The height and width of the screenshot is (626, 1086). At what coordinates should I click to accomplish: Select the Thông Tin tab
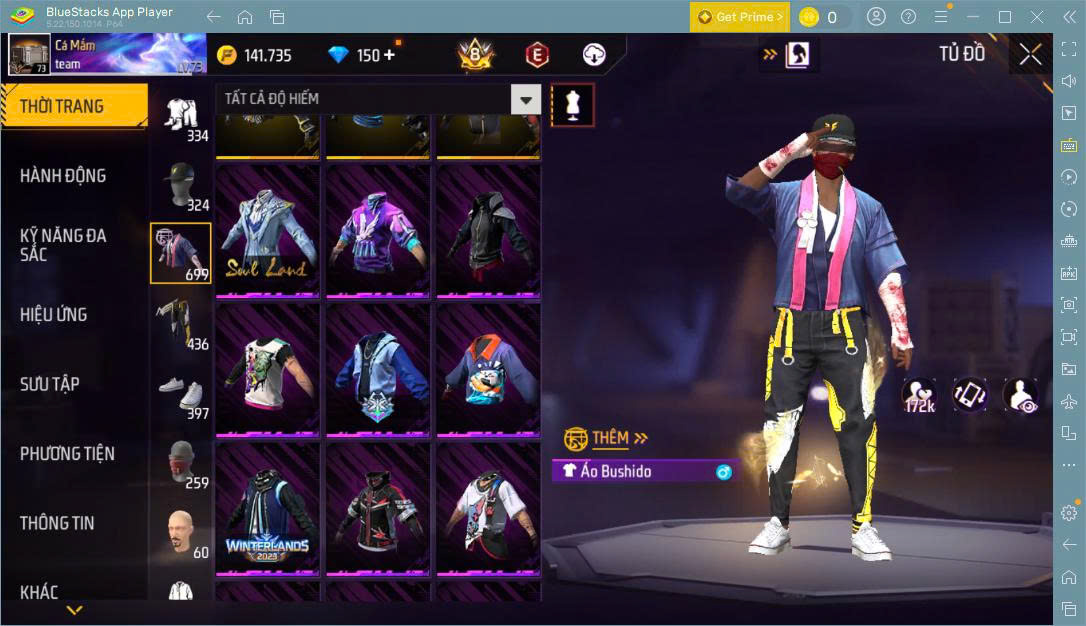point(57,523)
